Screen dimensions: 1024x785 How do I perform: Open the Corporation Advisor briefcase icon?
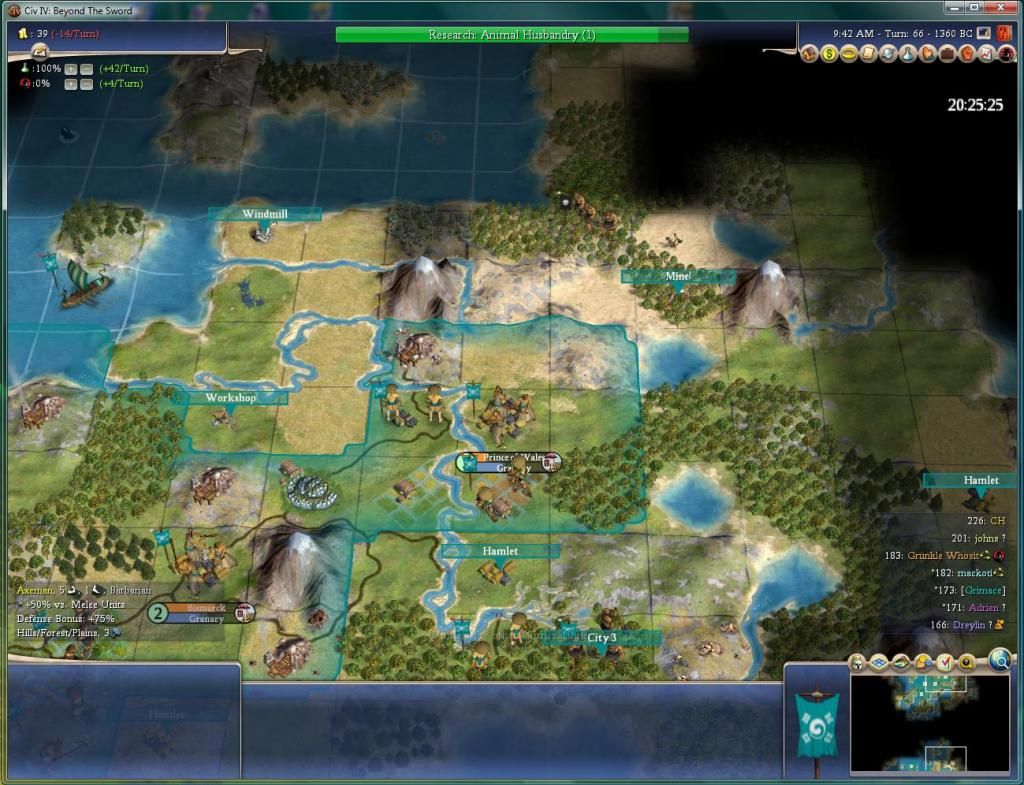pyautogui.click(x=945, y=54)
